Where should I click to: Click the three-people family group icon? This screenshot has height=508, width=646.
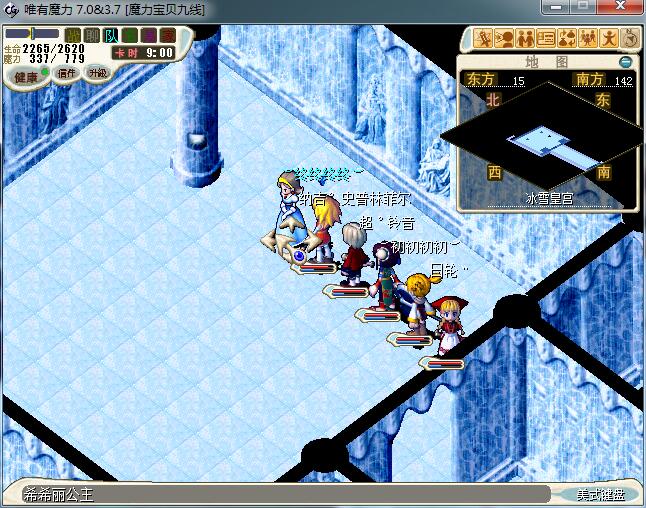588,39
